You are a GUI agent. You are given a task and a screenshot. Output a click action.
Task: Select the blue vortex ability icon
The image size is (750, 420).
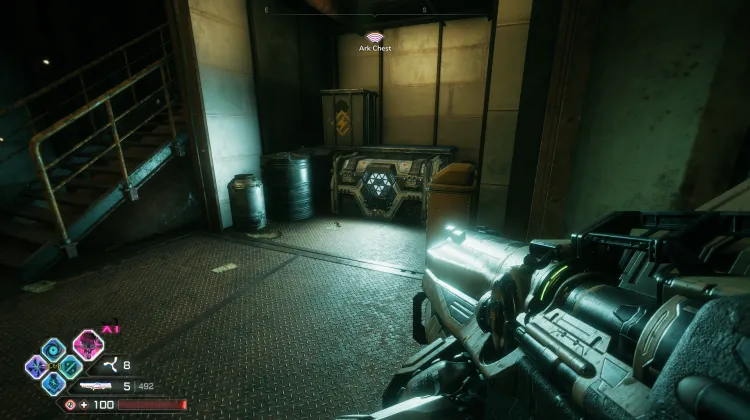(x=52, y=350)
